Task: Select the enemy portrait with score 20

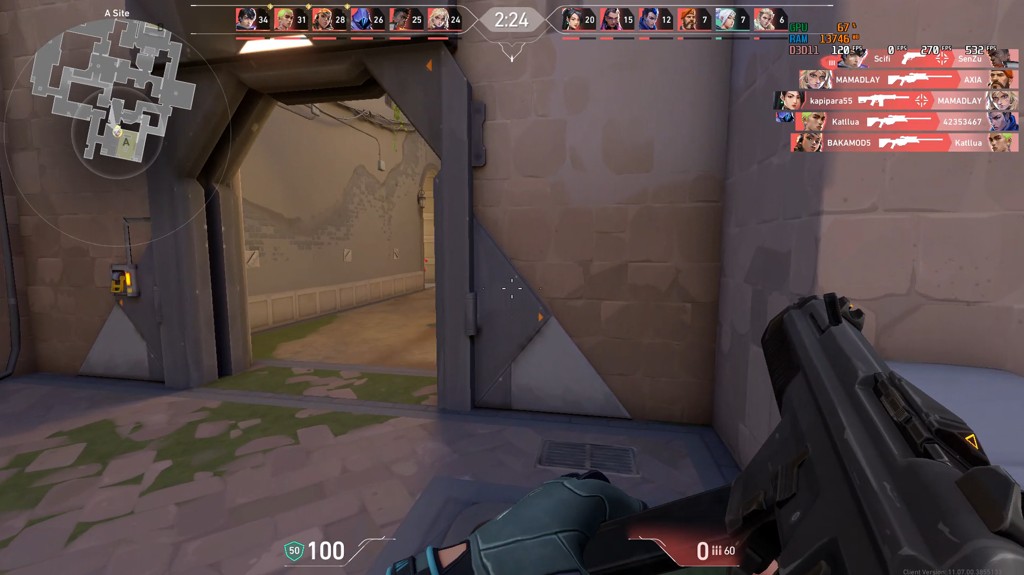Action: click(572, 19)
